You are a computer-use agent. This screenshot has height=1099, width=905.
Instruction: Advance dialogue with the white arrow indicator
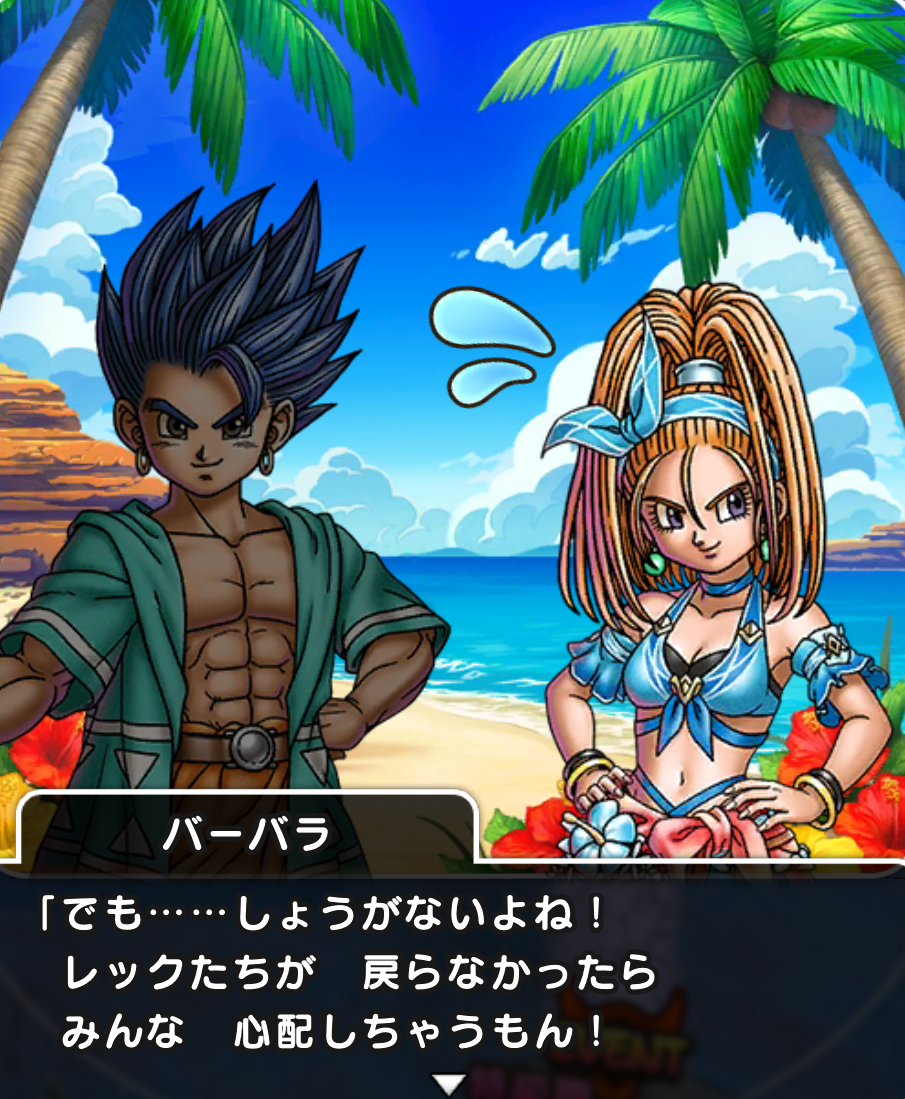coord(452,1083)
